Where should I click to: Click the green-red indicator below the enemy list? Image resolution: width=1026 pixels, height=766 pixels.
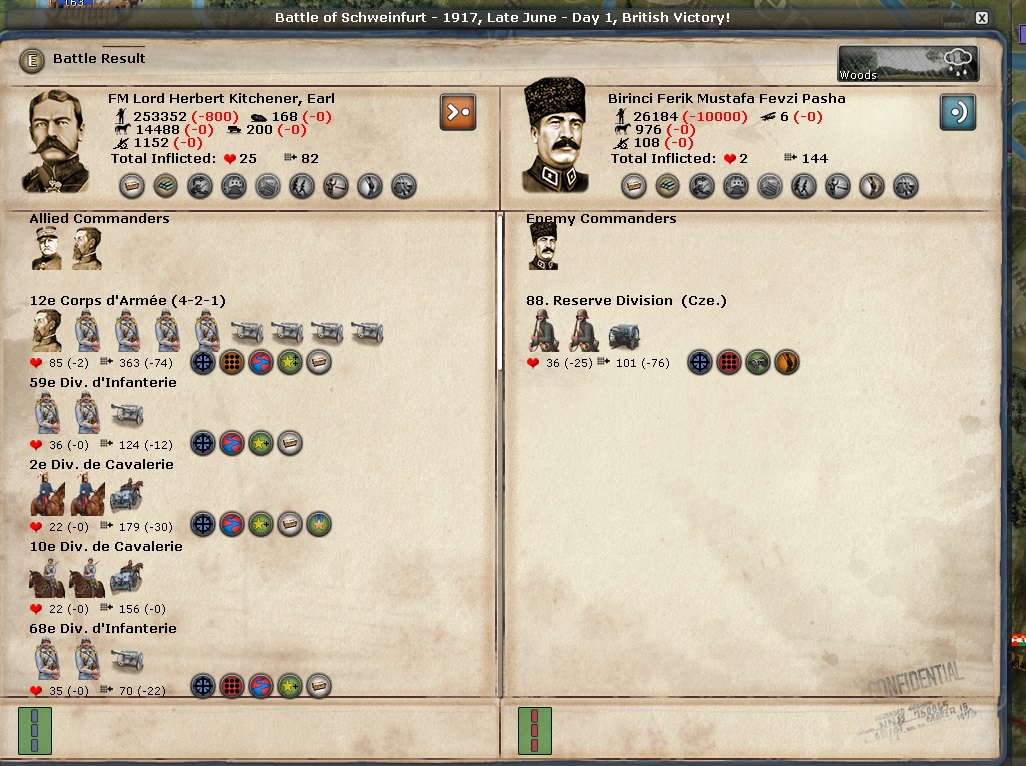(x=534, y=730)
